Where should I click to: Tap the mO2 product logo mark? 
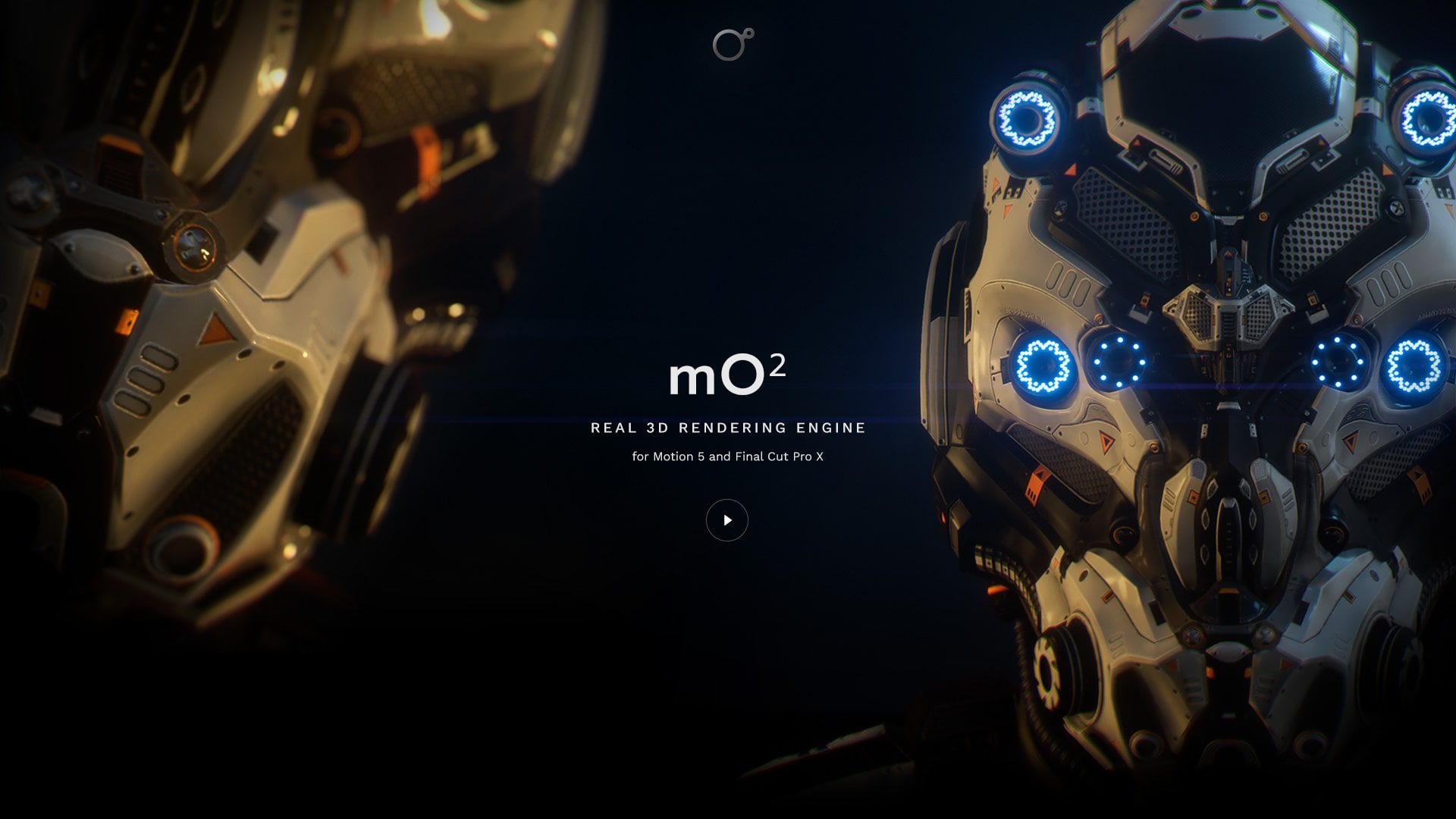[x=726, y=374]
